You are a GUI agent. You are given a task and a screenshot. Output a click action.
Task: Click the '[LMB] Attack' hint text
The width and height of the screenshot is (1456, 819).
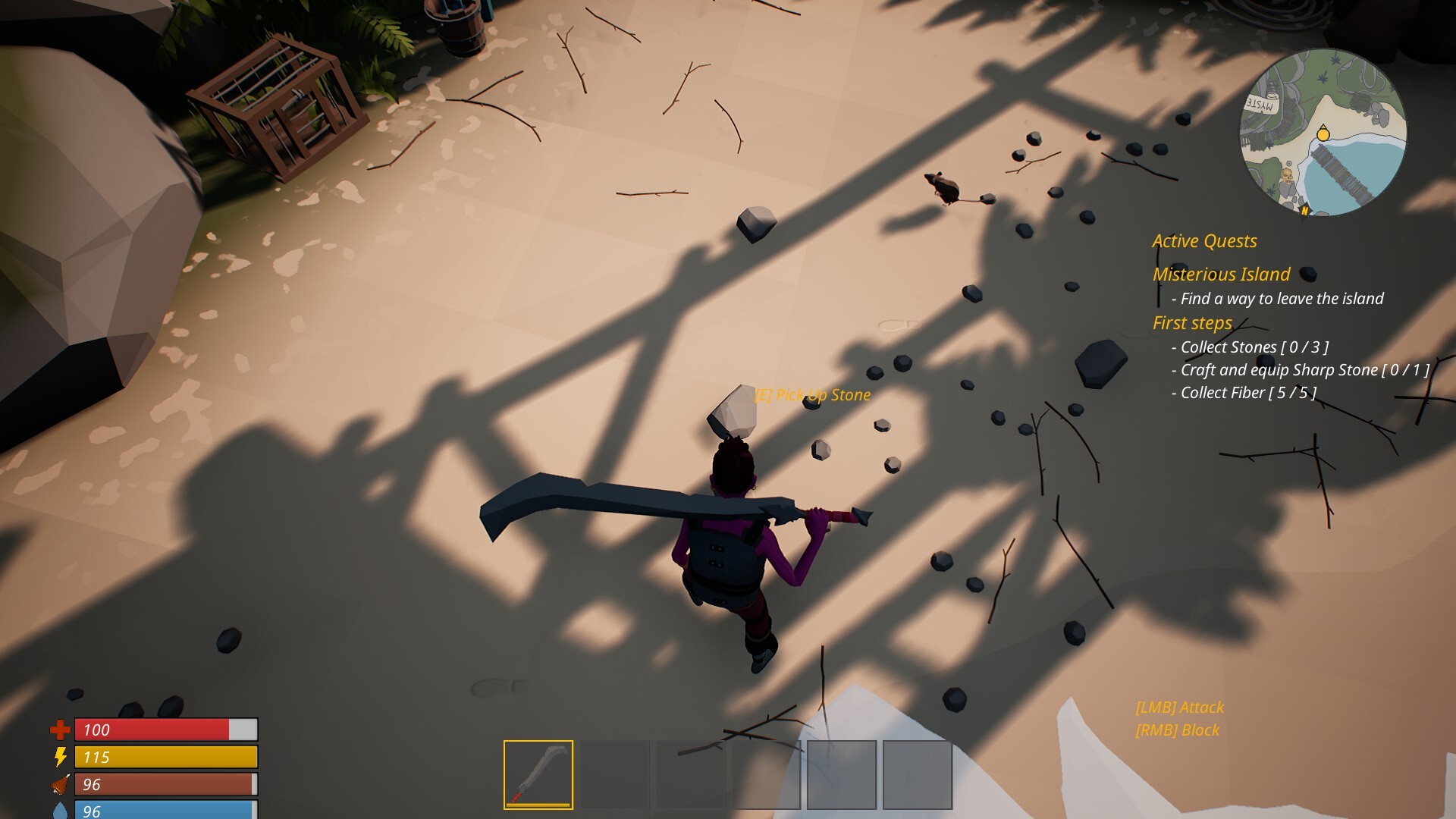pos(1179,707)
